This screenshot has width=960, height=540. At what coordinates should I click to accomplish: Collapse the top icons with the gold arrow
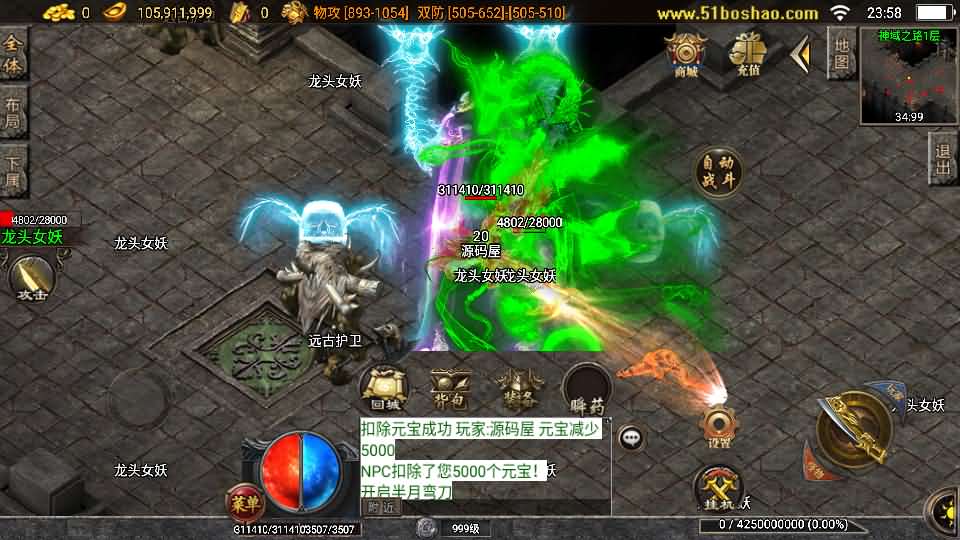800,54
